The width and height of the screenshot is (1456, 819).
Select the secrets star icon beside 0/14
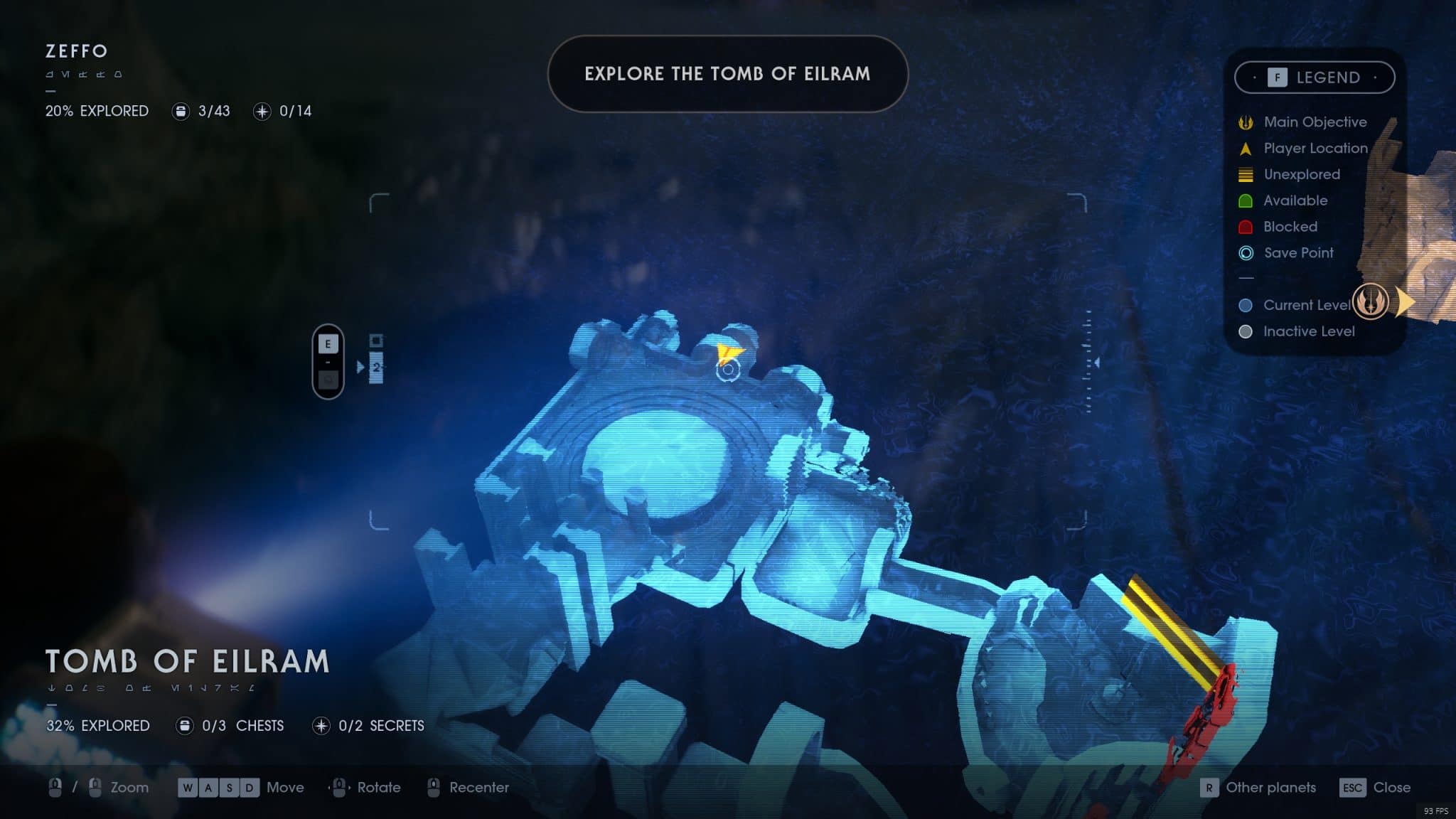[264, 111]
